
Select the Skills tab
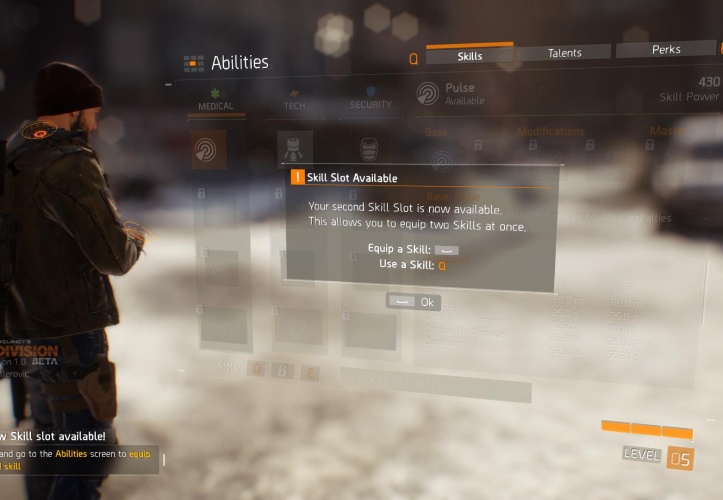469,56
